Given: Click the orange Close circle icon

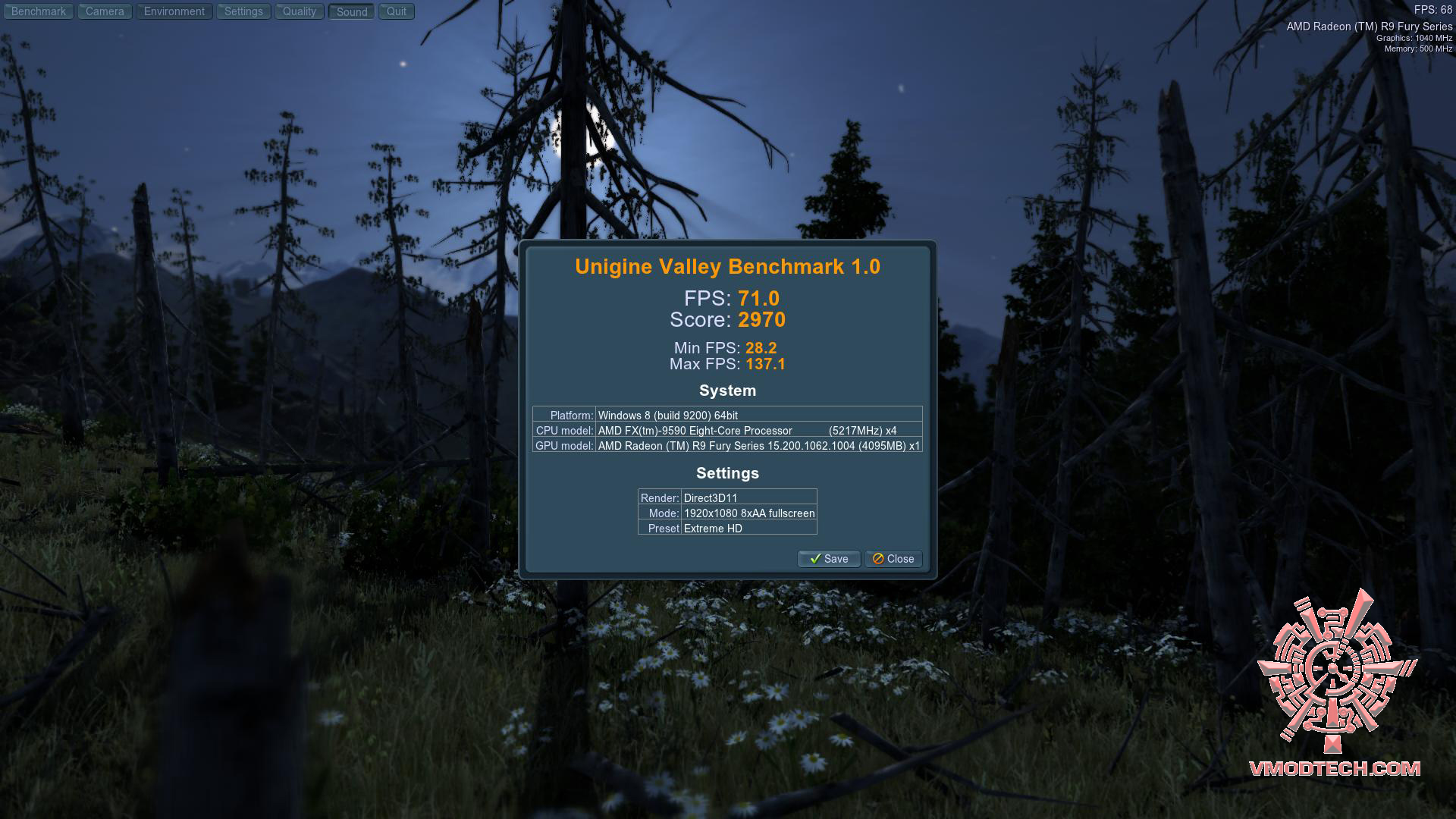Looking at the screenshot, I should coord(877,559).
